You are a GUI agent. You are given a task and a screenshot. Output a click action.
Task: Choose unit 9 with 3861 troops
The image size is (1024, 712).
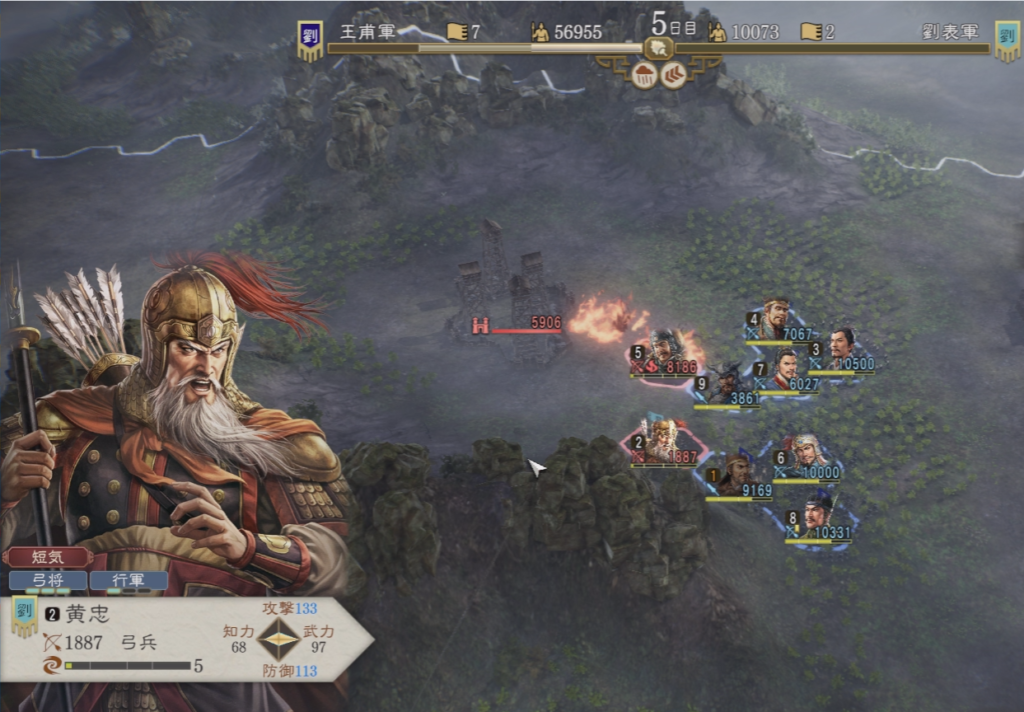tap(729, 384)
